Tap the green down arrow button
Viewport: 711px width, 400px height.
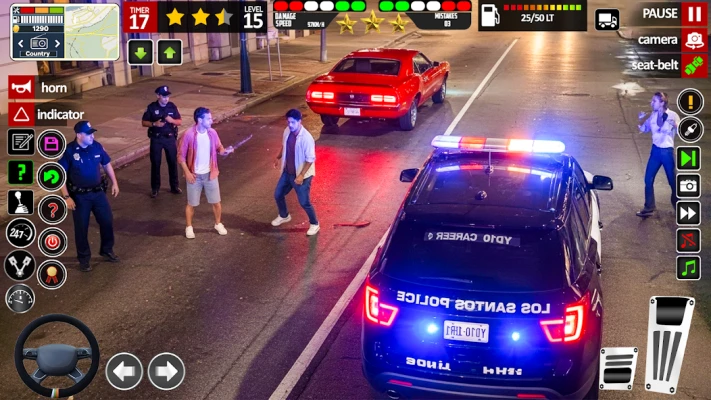[140, 52]
